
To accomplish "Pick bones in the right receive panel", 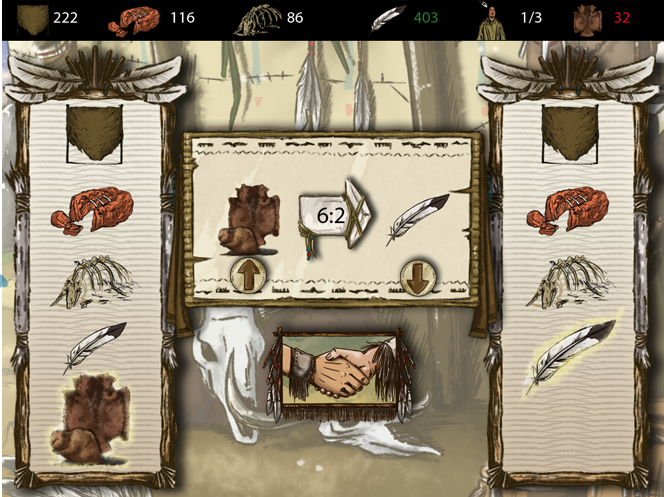I will tap(568, 283).
